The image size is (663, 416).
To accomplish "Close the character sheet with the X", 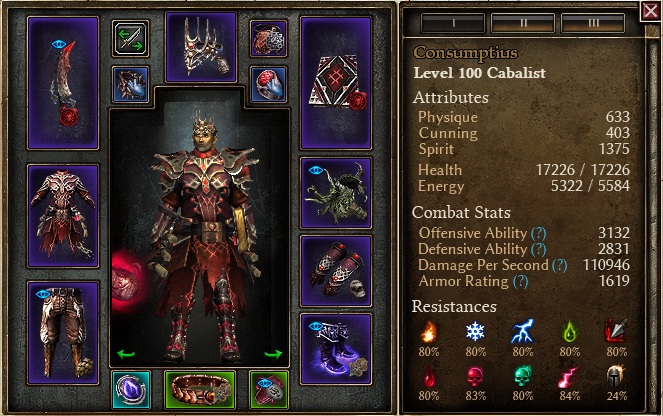I will tap(652, 12).
